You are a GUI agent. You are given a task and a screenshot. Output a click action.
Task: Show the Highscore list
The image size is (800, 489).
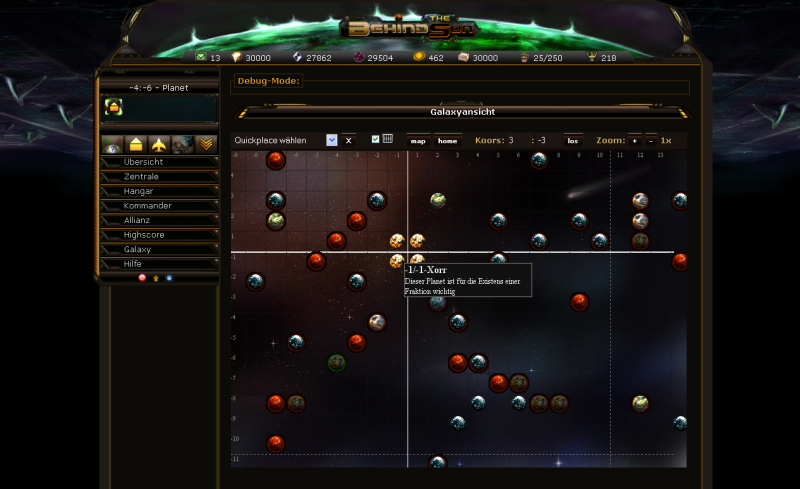[159, 235]
